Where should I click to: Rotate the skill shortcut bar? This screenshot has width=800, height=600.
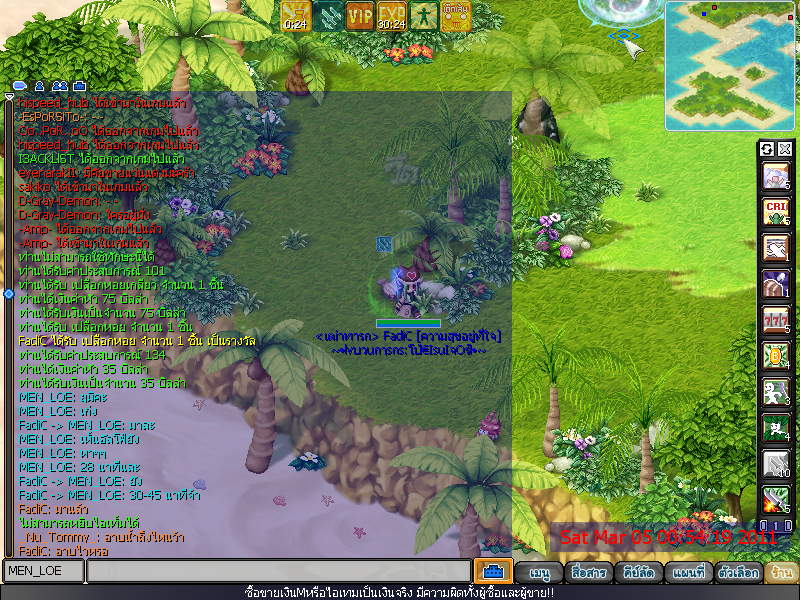[x=768, y=149]
